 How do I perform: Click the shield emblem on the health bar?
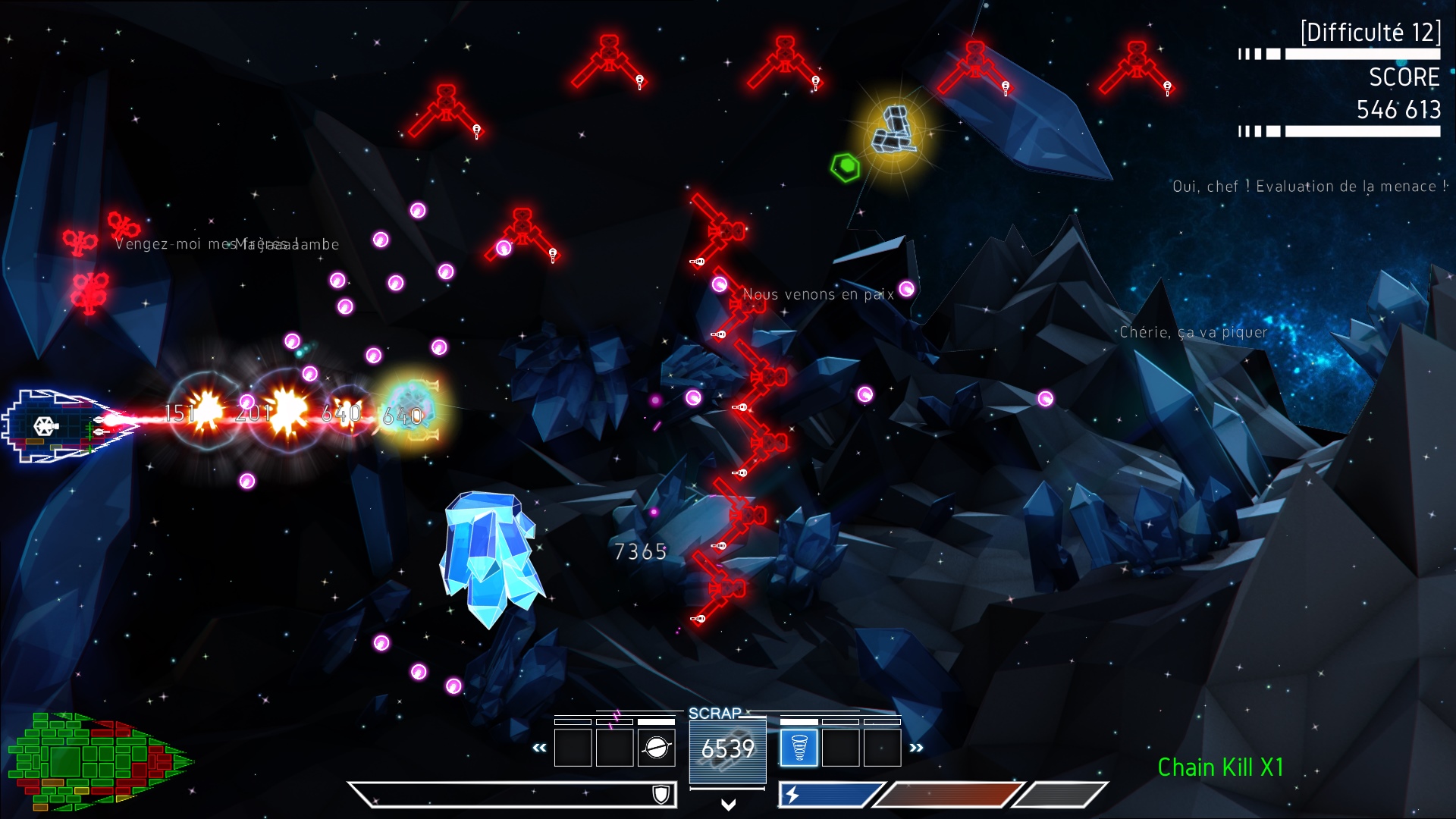click(662, 795)
